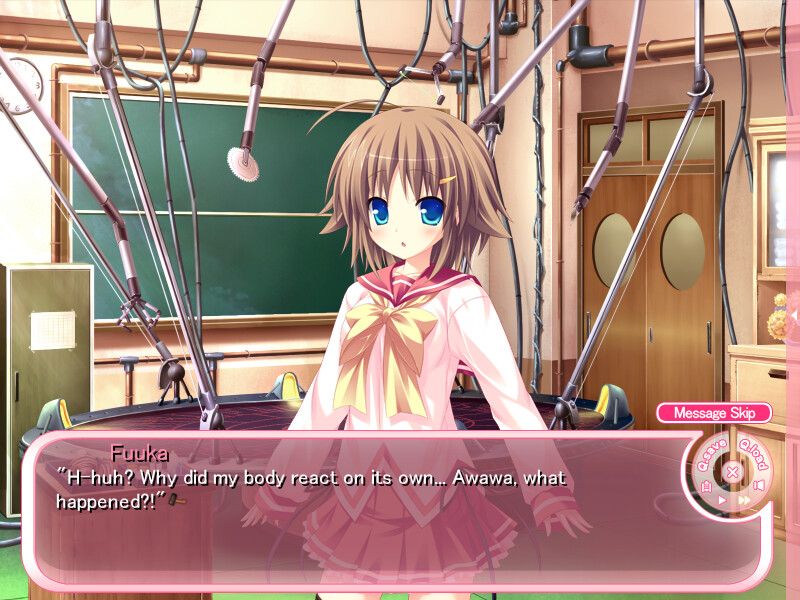Replay the voice with the speaker icon

click(x=758, y=487)
